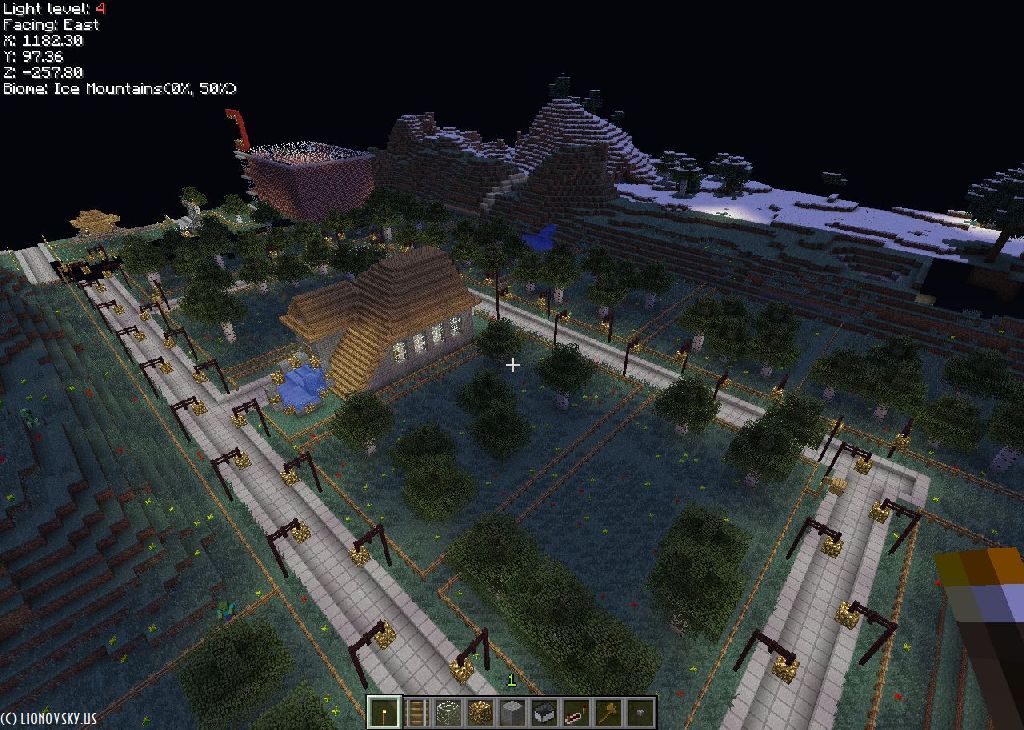
Task: Pick the gray stone block slot
Action: coord(512,712)
